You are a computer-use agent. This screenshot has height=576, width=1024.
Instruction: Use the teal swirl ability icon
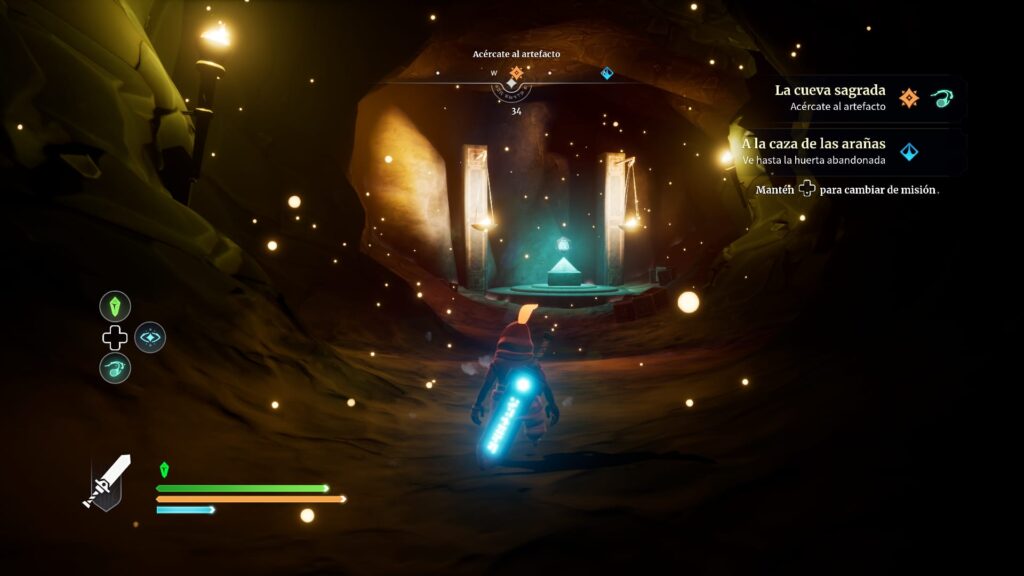coord(115,367)
